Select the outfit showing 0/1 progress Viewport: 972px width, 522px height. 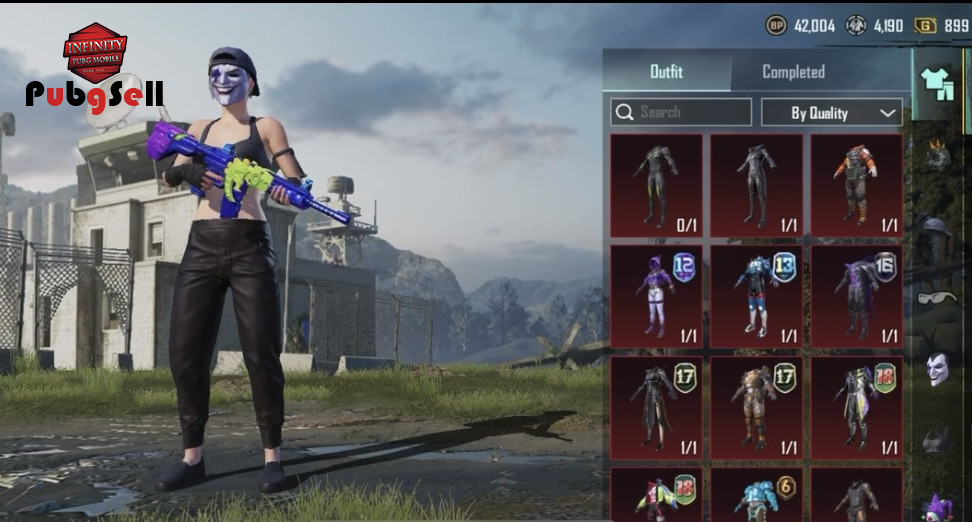[656, 185]
